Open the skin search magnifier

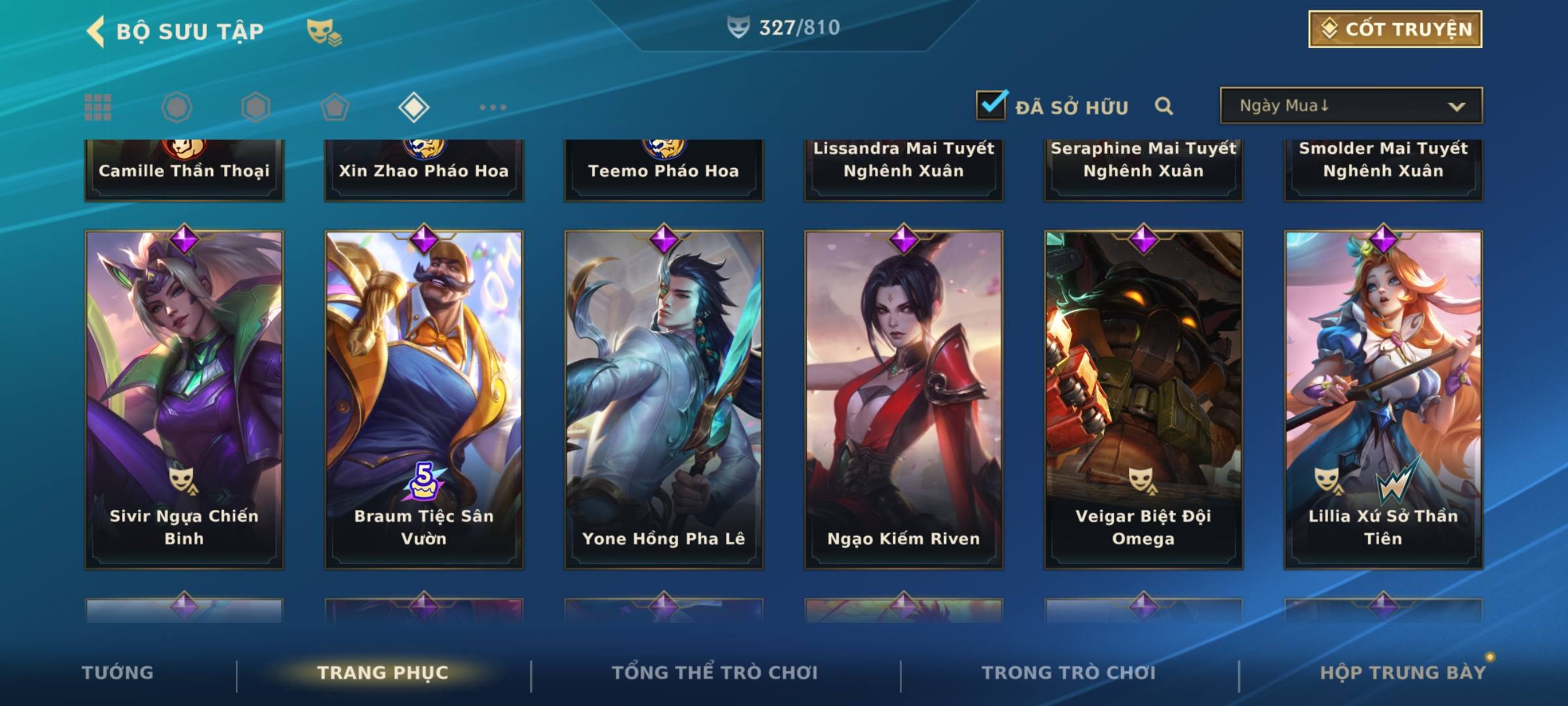(x=1164, y=106)
